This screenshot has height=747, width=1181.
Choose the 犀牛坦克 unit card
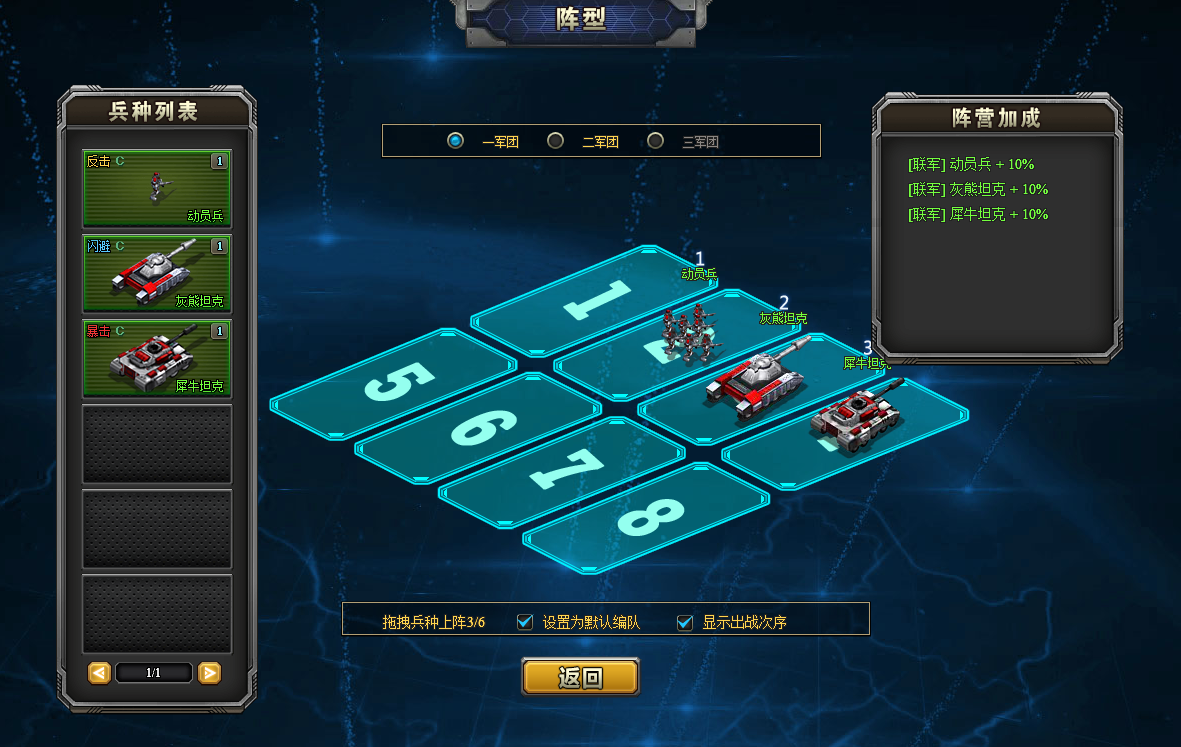click(157, 358)
